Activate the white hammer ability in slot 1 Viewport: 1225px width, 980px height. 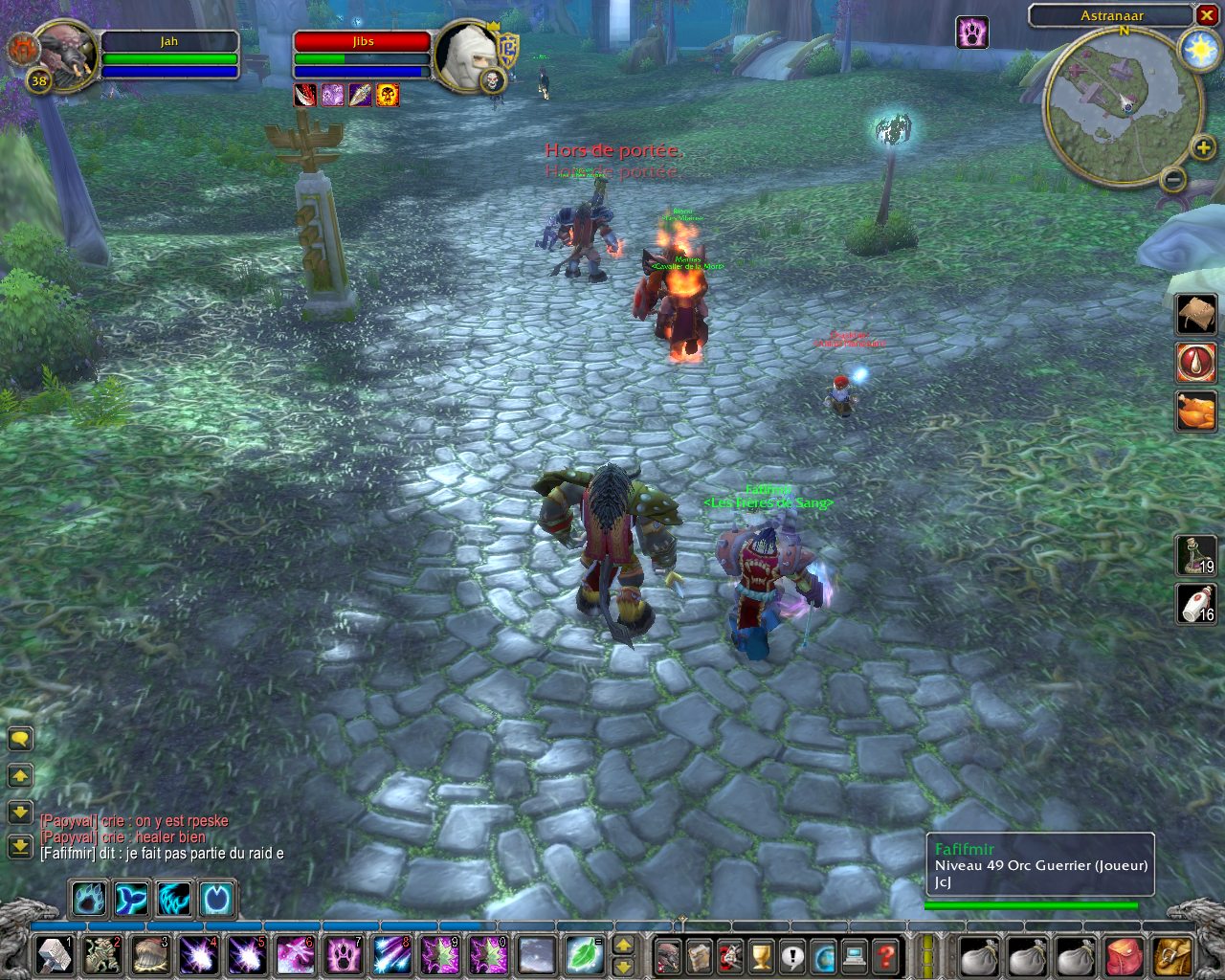(x=55, y=955)
